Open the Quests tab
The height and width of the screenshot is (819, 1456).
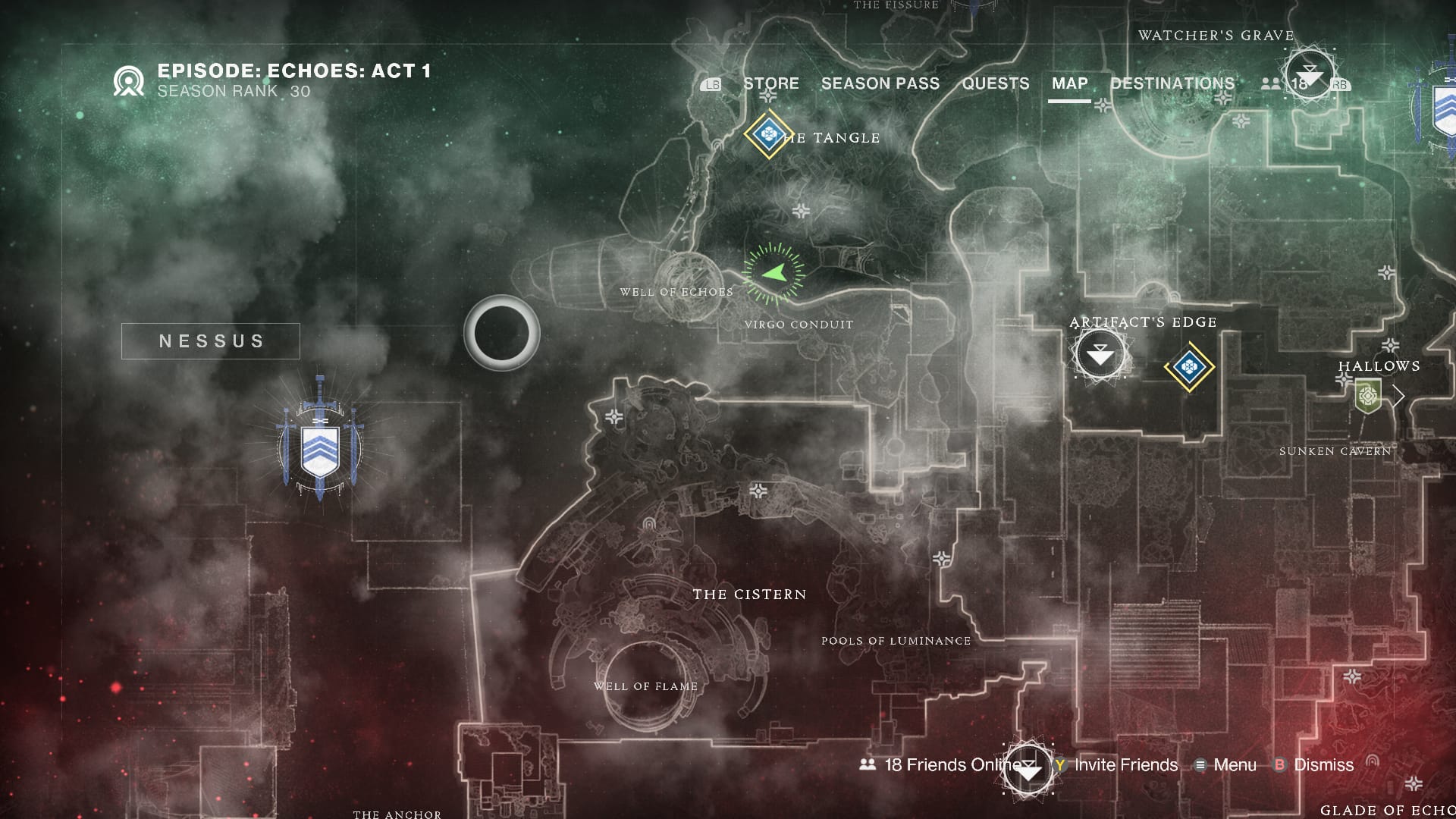pyautogui.click(x=995, y=83)
